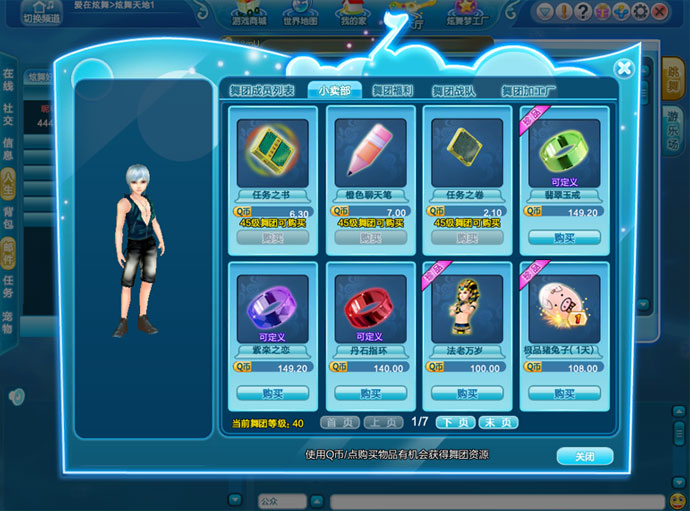Open the 舞团战队 tab

[x=453, y=91]
